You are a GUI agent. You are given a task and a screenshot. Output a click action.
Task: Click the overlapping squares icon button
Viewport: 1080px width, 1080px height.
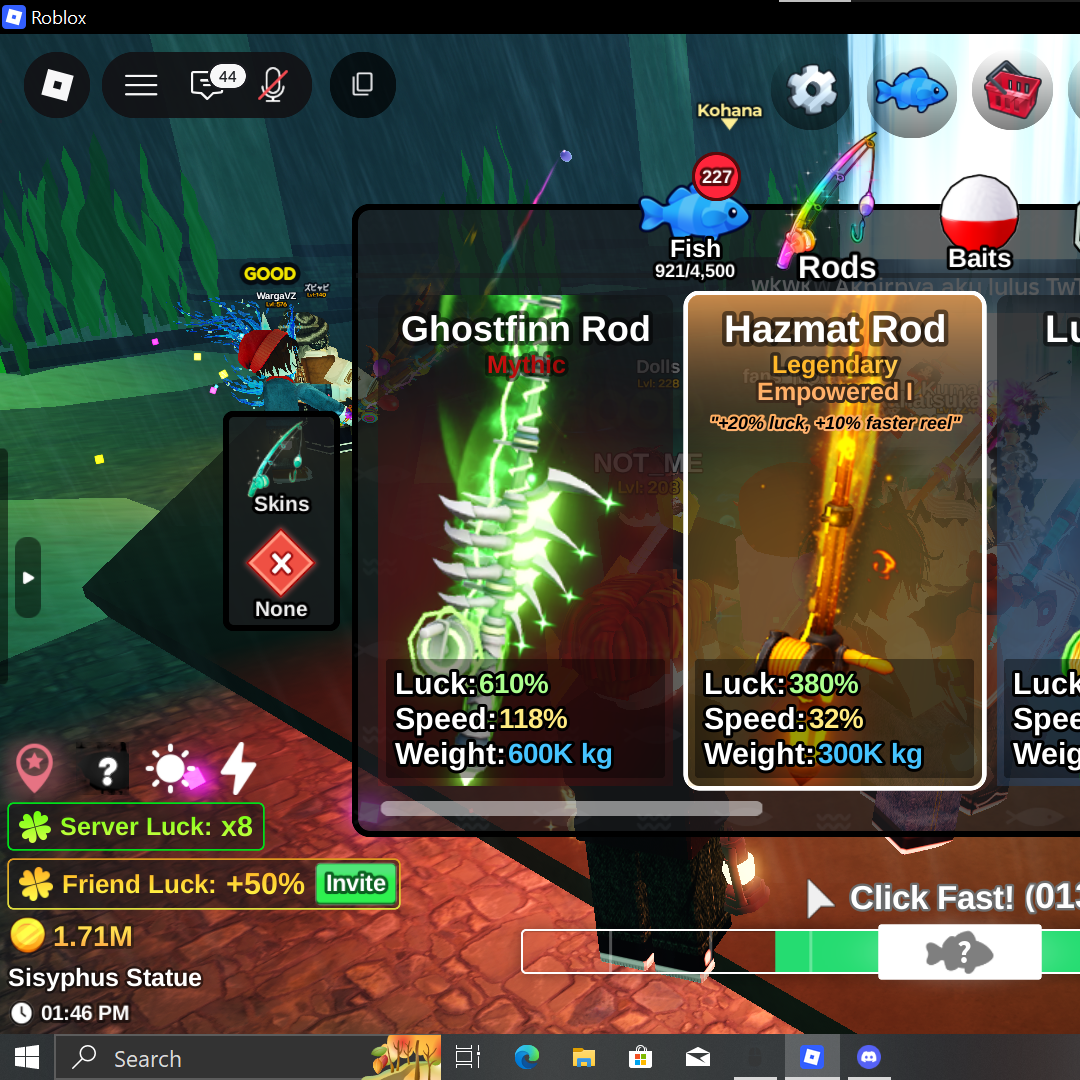click(362, 85)
